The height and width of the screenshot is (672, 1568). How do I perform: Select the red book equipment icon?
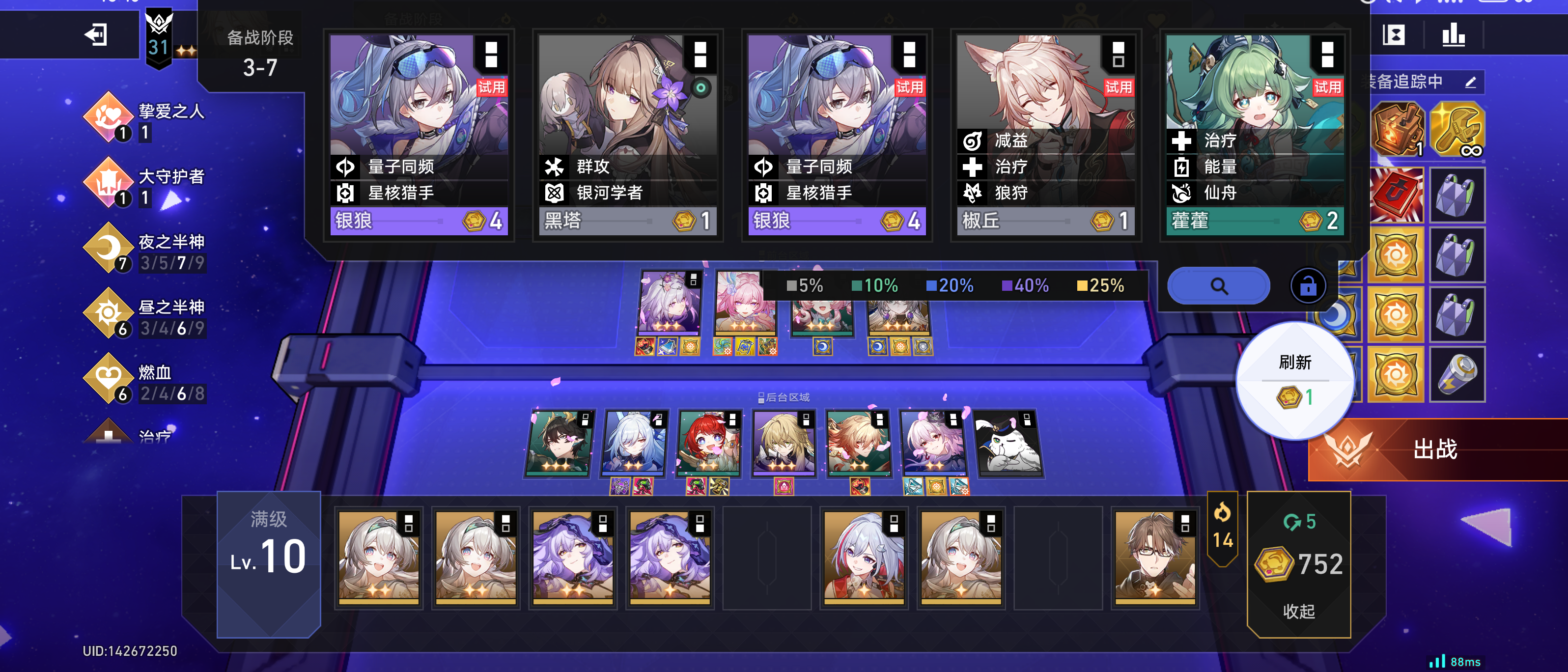point(1397,195)
